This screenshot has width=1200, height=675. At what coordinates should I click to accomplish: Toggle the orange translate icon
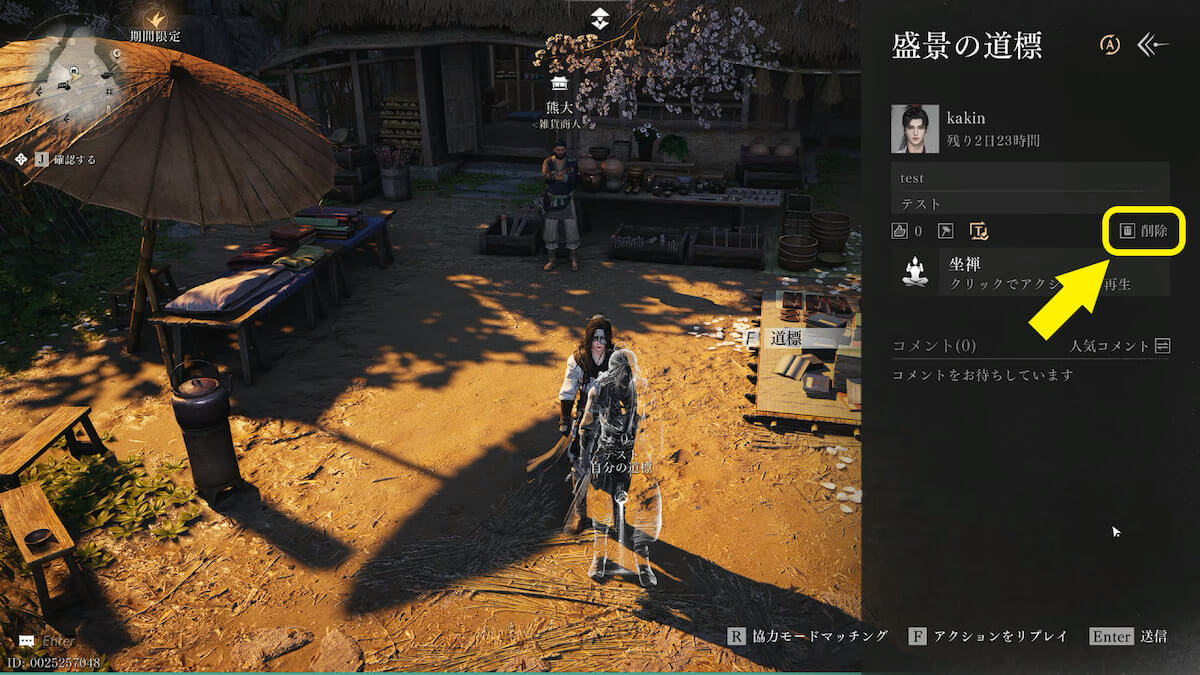tap(979, 231)
